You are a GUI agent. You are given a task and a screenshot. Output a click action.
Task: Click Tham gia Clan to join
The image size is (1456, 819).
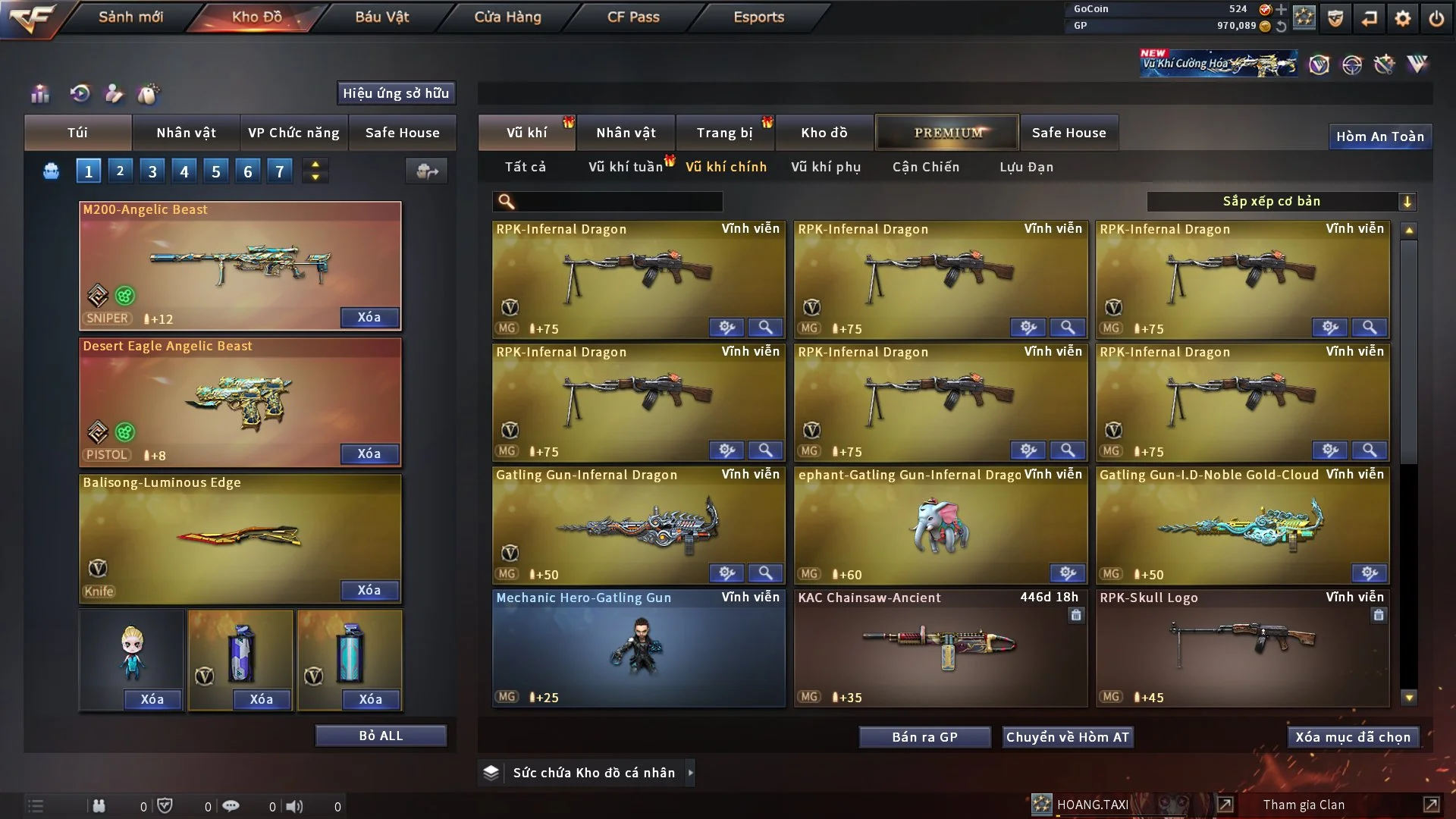coord(1304,805)
